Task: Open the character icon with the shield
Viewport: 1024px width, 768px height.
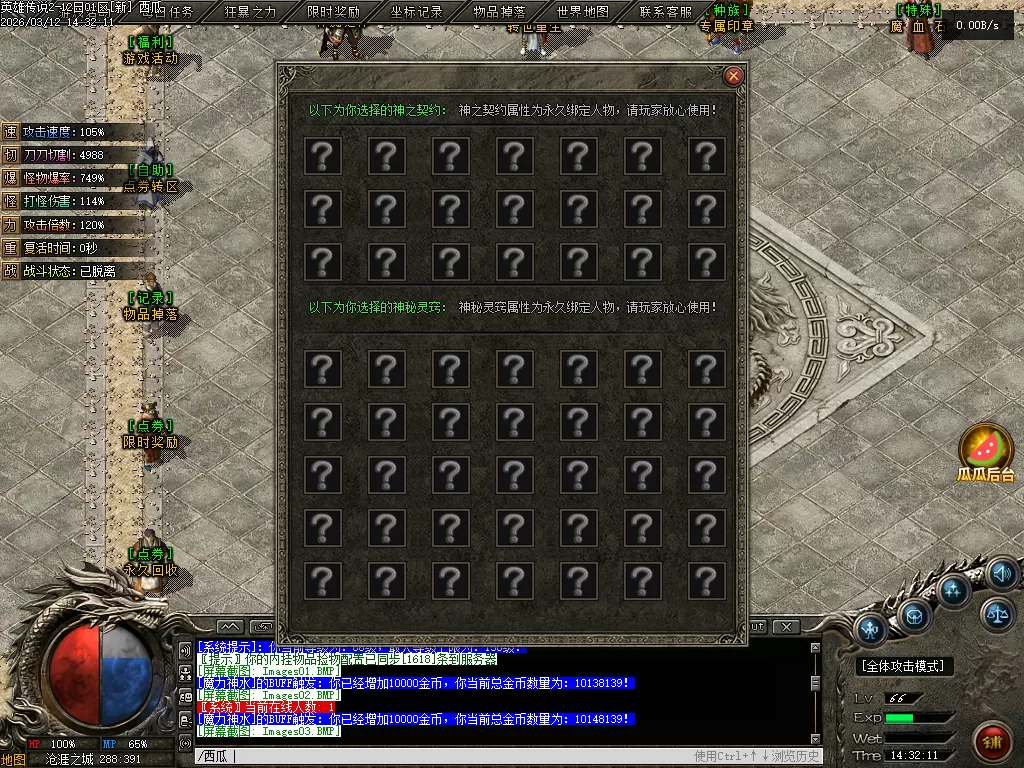Action: tap(872, 630)
